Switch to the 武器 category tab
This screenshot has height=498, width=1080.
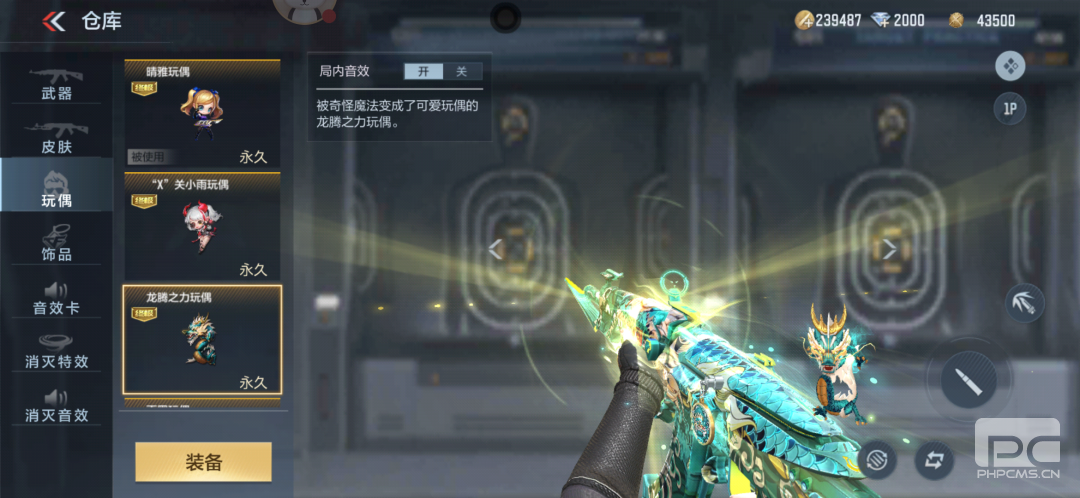[57, 84]
